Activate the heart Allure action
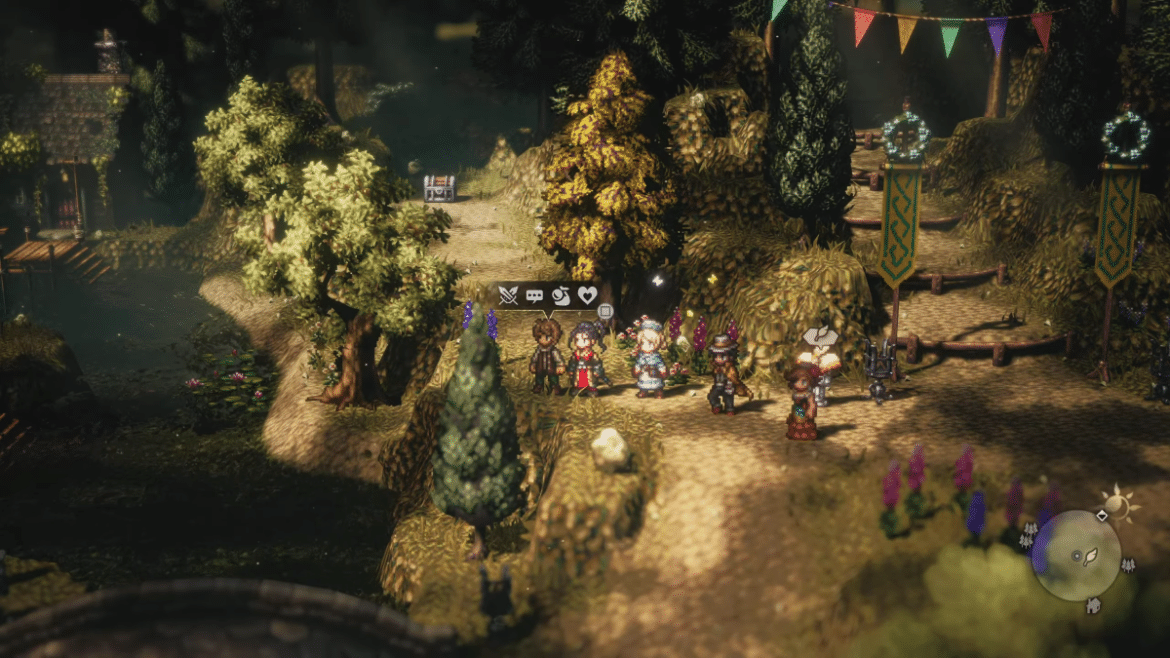1170x658 pixels. pos(588,295)
